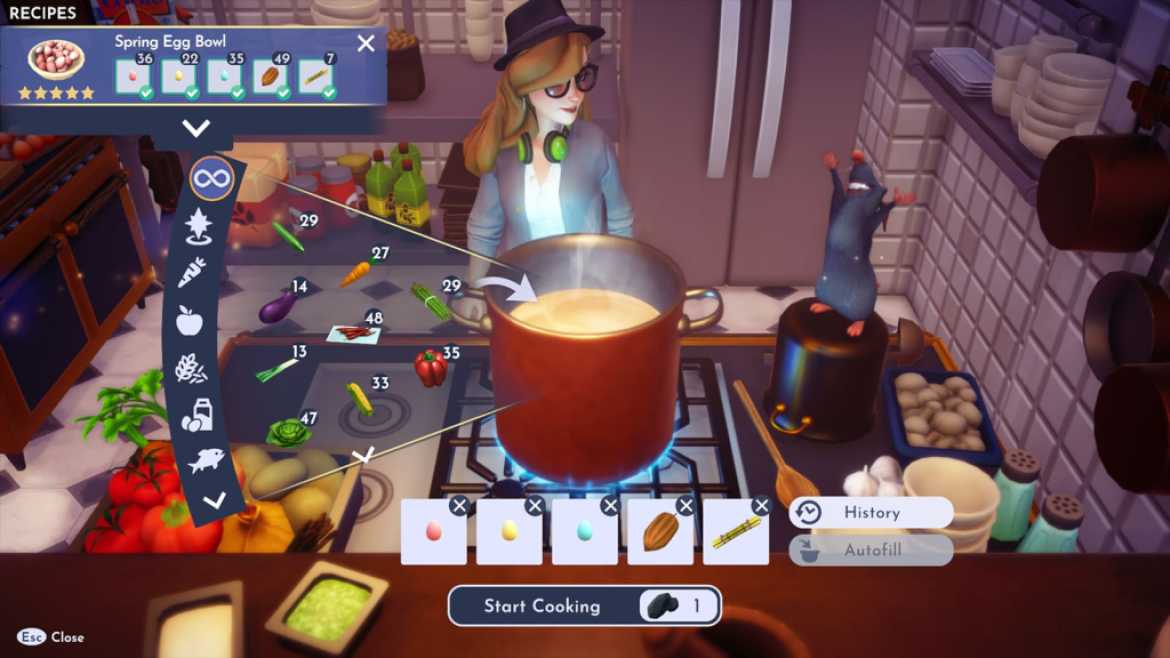Open the milk and eggs dairy filter
This screenshot has width=1170, height=658.
coord(196,415)
